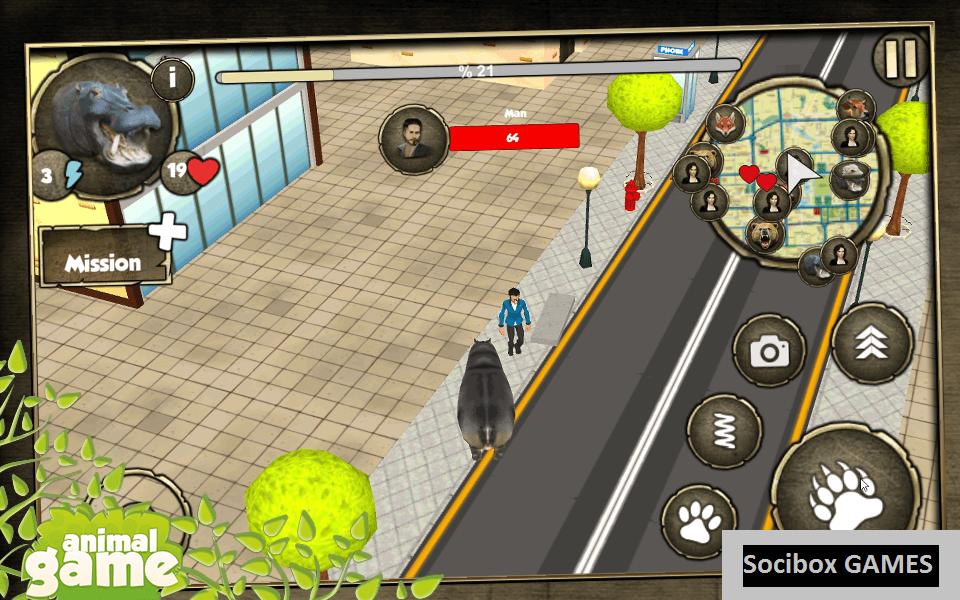Pause the game
This screenshot has height=600, width=960.
coord(900,60)
